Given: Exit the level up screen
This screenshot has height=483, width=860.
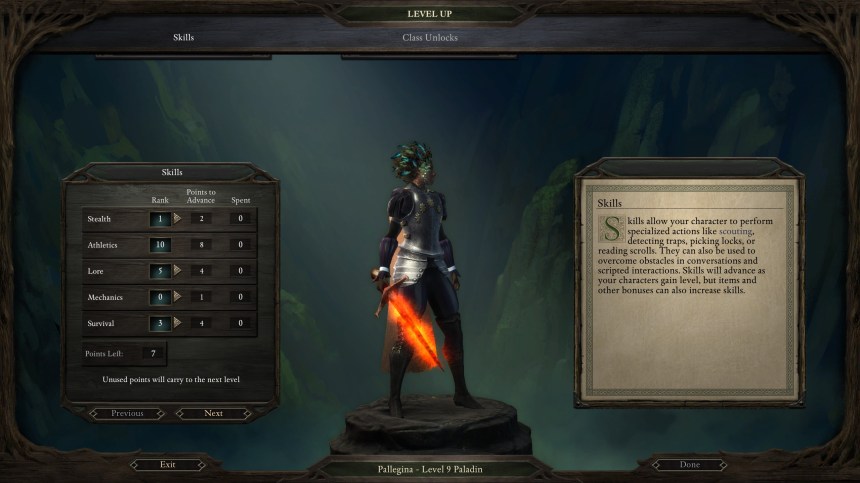Looking at the screenshot, I should (167, 465).
